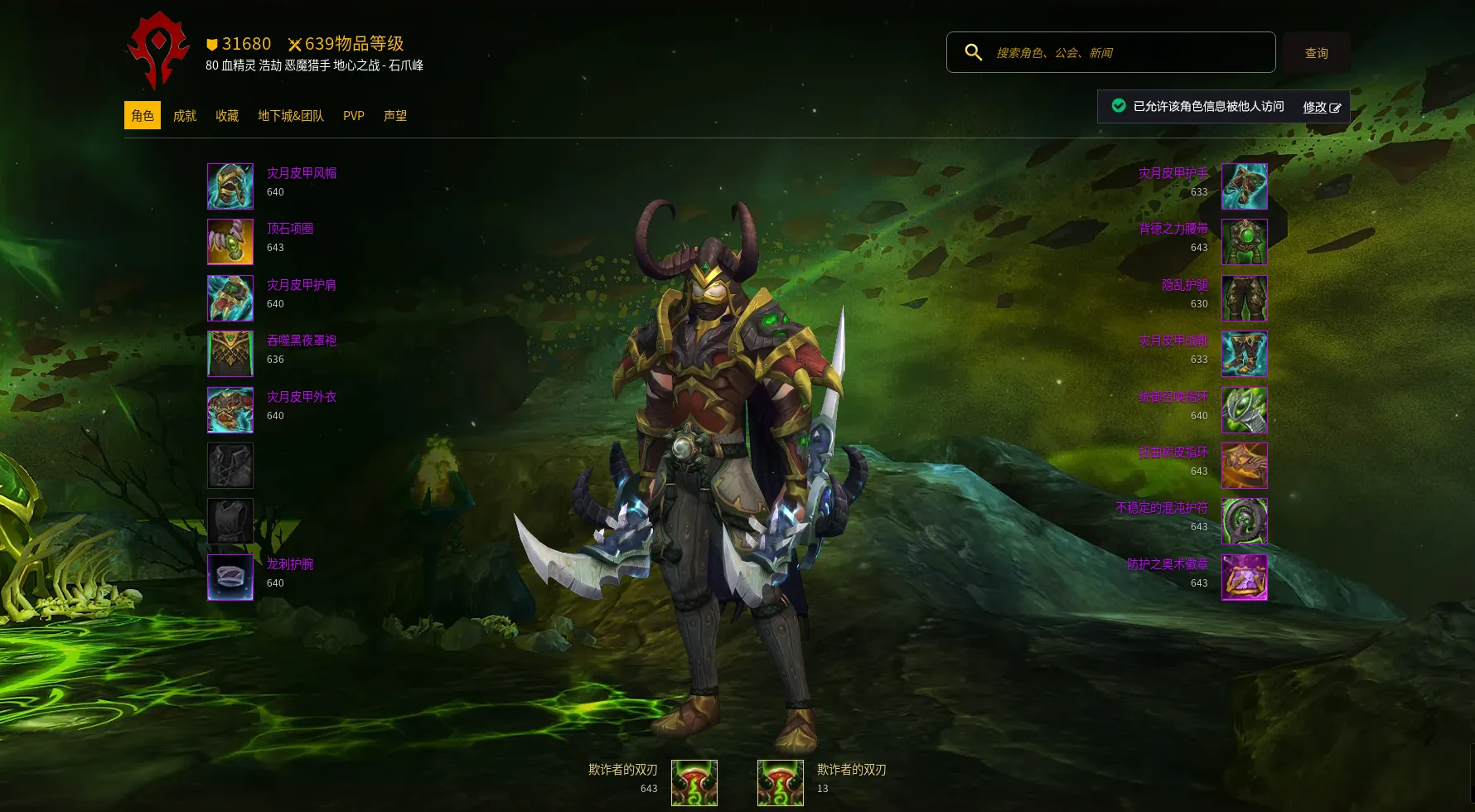Switch to the PVP tab
Screen dimensions: 1475x812
pyautogui.click(x=354, y=116)
